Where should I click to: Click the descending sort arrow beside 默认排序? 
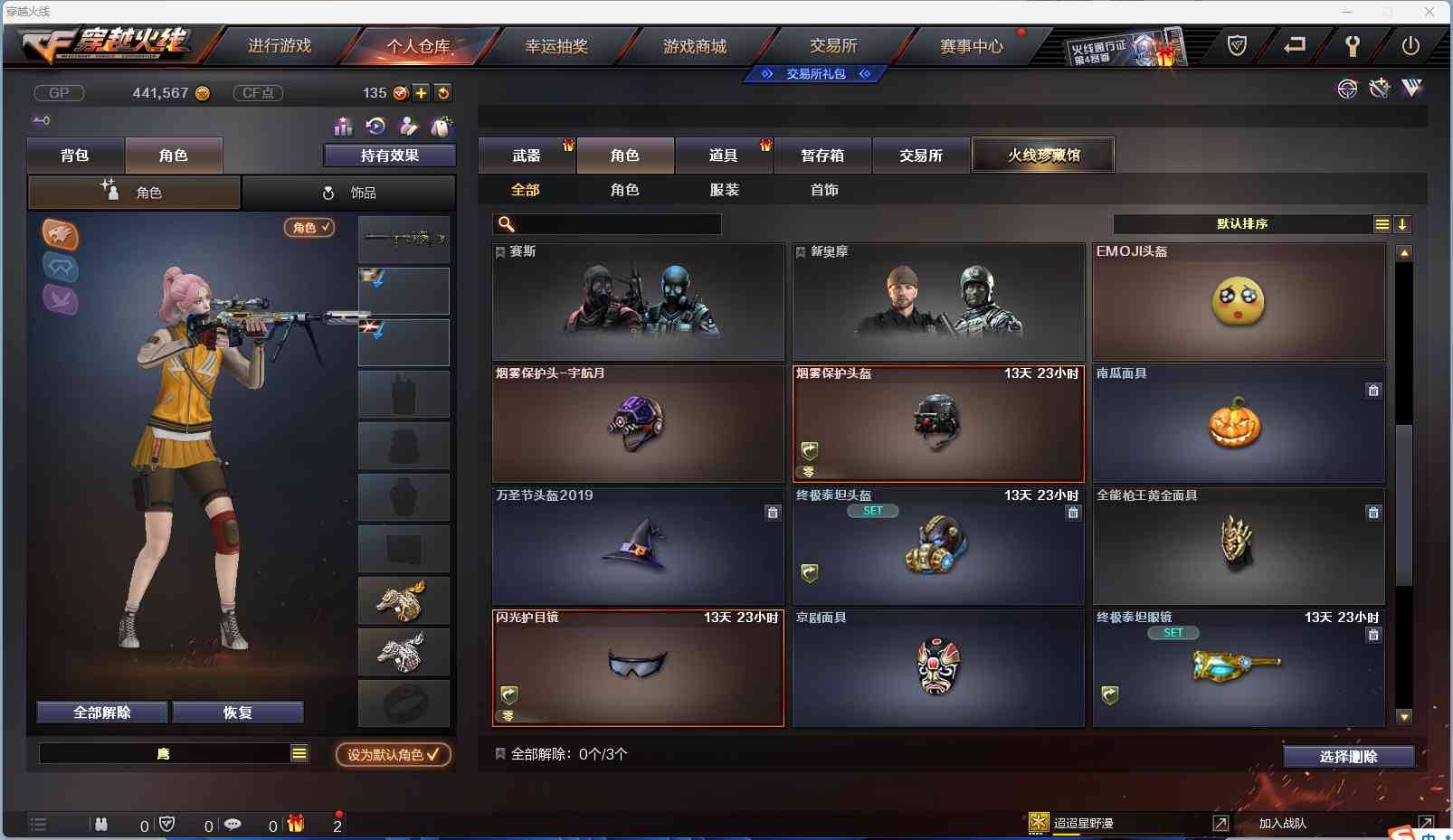tap(1403, 223)
